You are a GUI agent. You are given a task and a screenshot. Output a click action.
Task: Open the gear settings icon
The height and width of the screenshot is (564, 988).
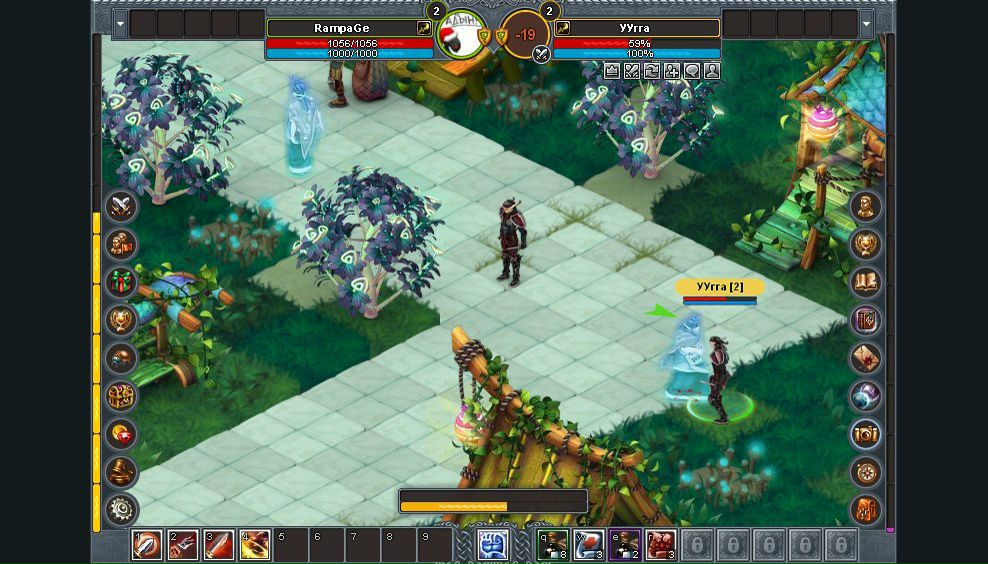122,509
